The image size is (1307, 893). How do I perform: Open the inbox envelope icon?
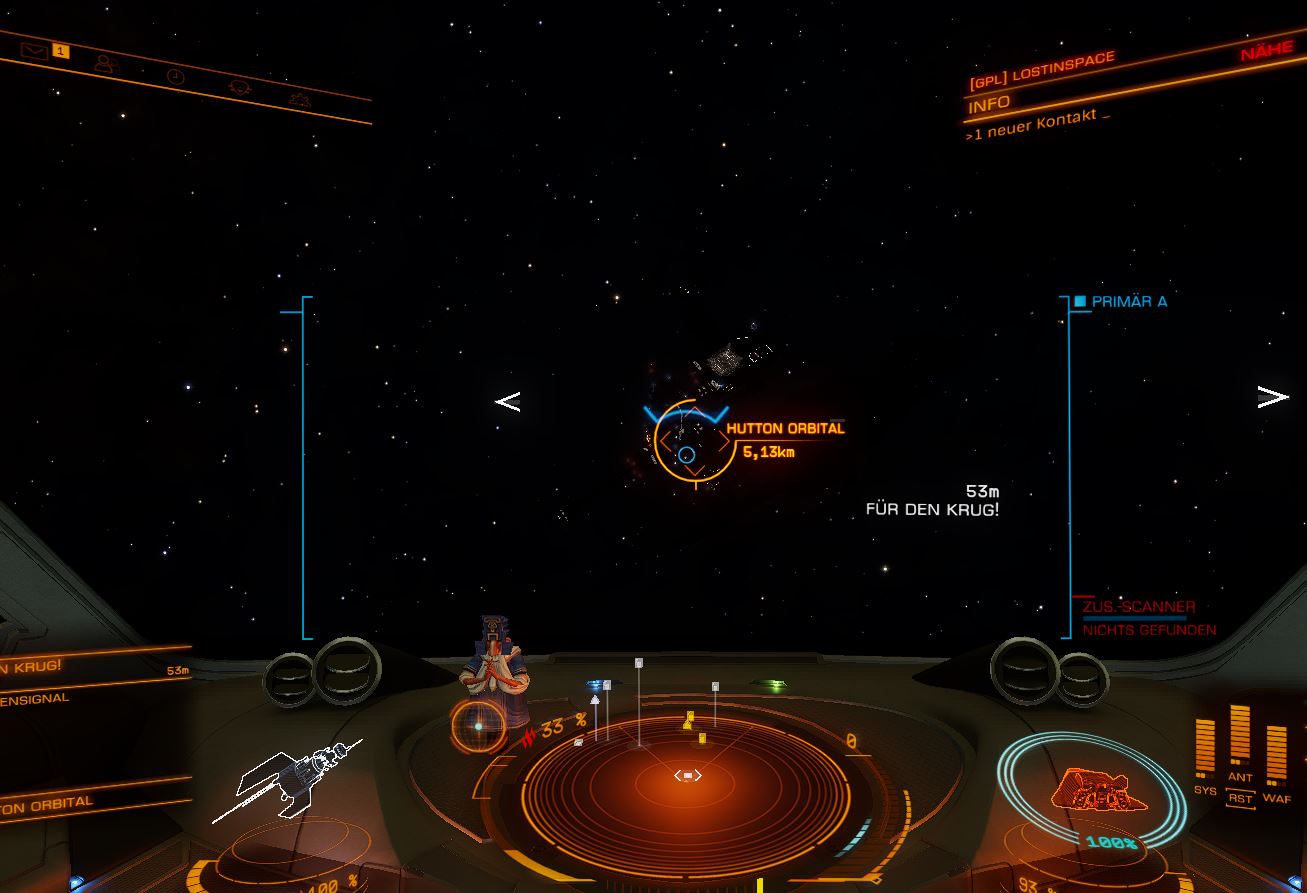[x=35, y=51]
